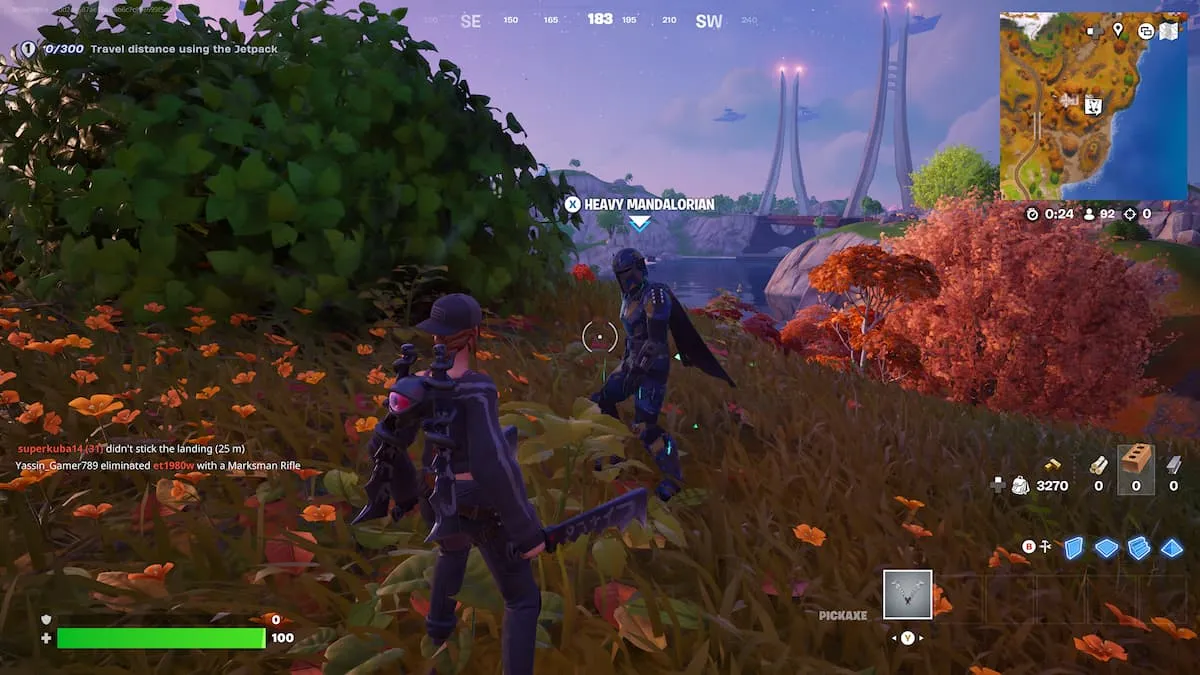Click the gold bars currency icon
The width and height of the screenshot is (1200, 675).
[x=1052, y=465]
